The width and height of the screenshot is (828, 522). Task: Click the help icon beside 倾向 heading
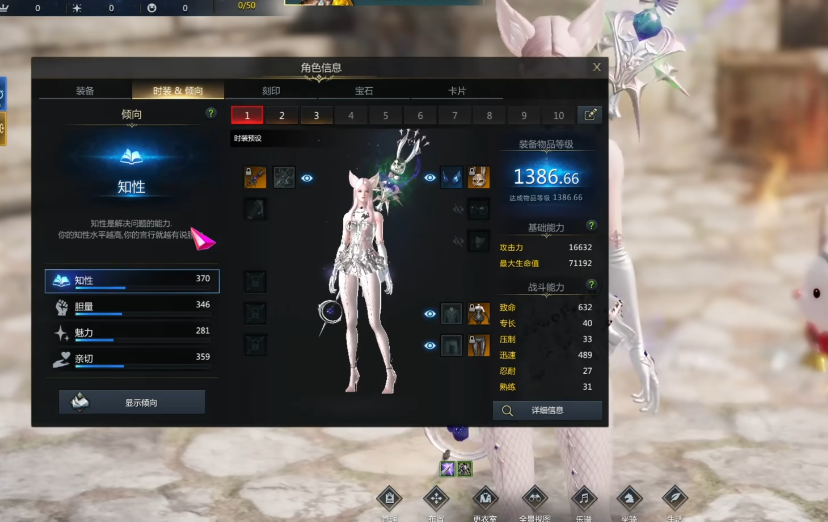click(210, 114)
